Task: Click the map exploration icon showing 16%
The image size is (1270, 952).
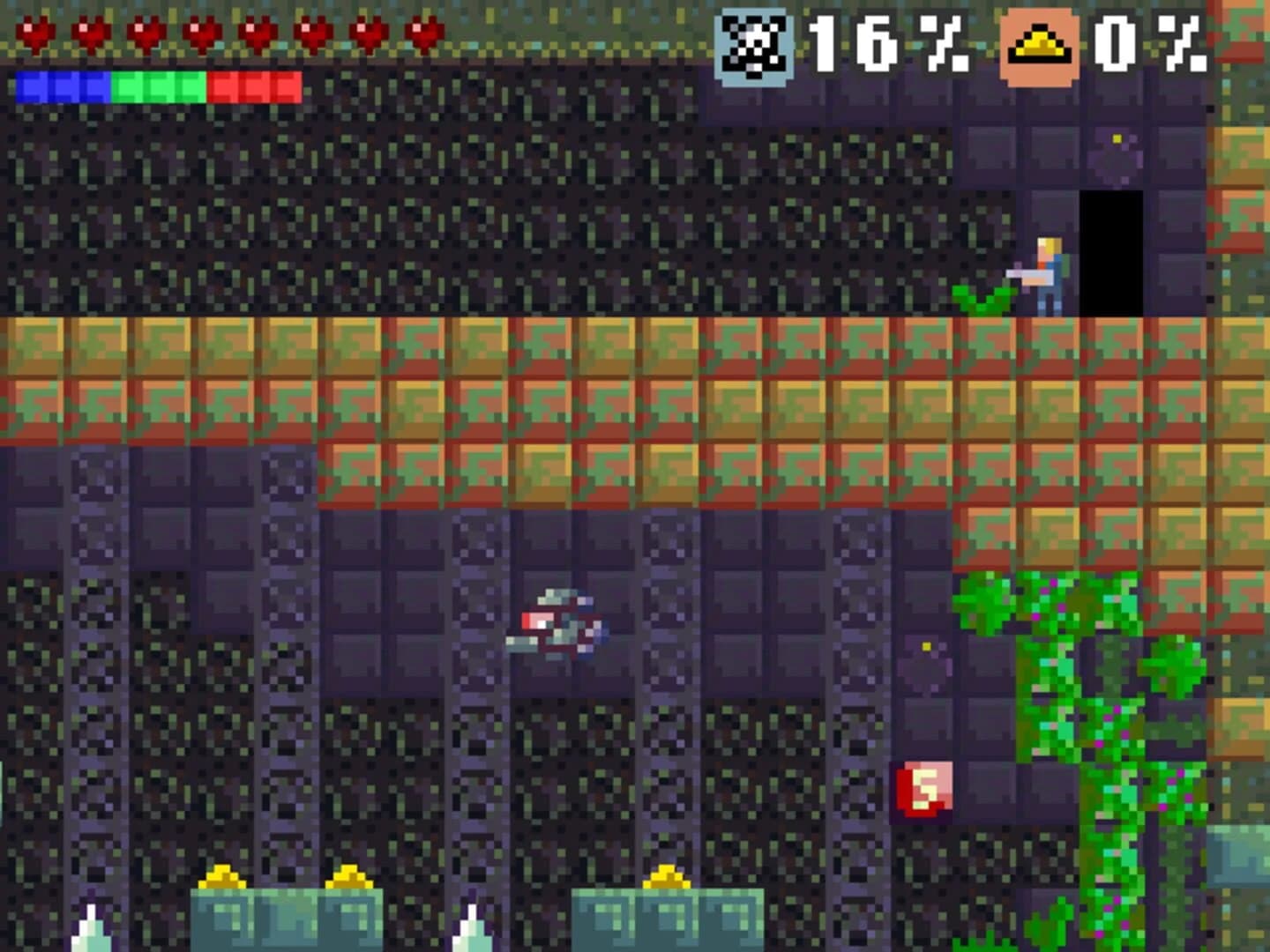Action: pyautogui.click(x=754, y=42)
